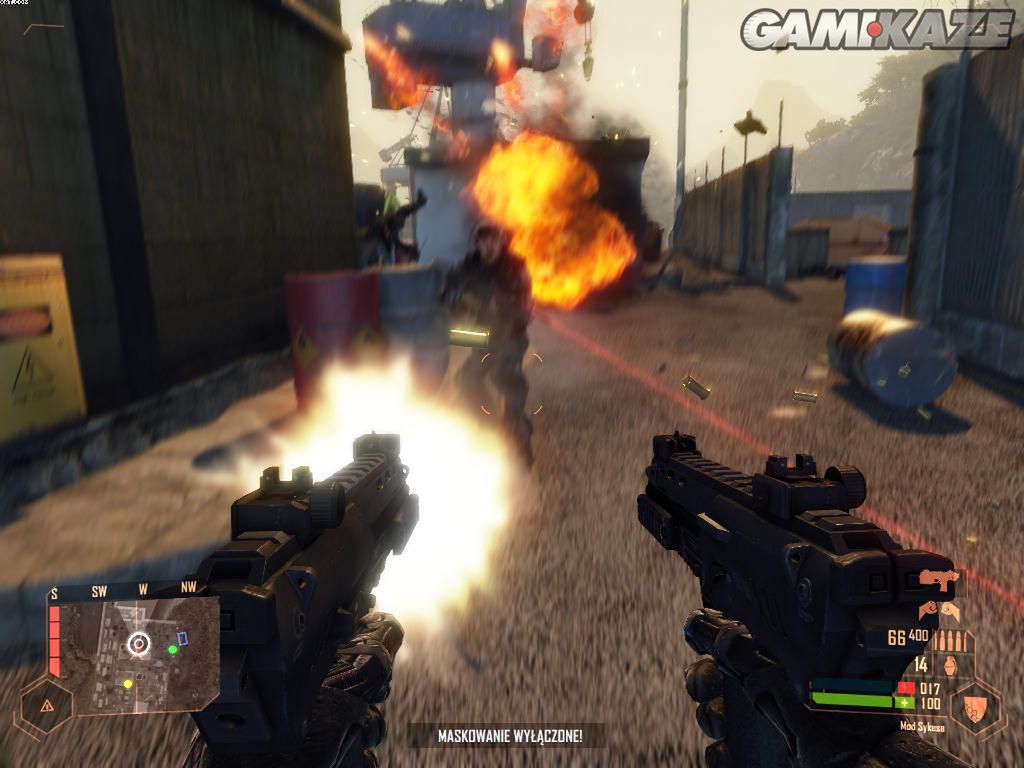Select the pistol weapon icon
This screenshot has width=1024, height=768.
pyautogui.click(x=938, y=578)
